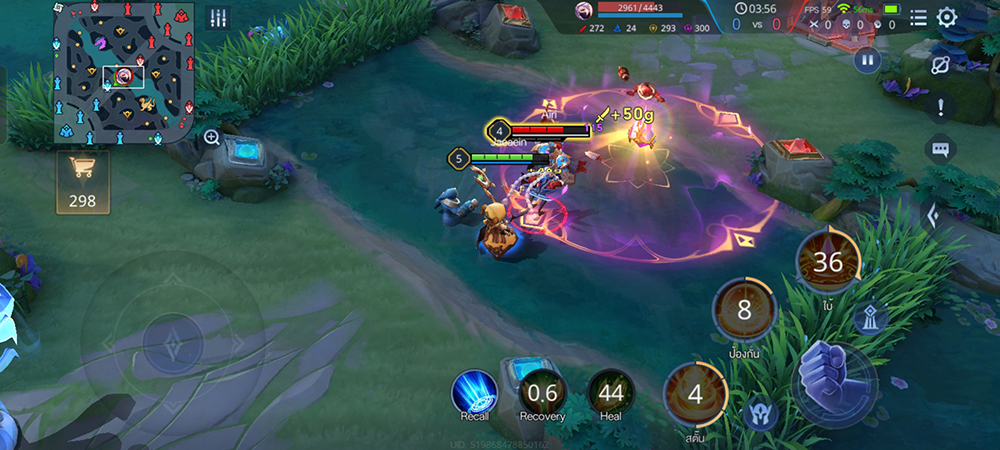Select the minion helmet target button
Viewport: 1000px width, 450px height.
pyautogui.click(x=760, y=412)
